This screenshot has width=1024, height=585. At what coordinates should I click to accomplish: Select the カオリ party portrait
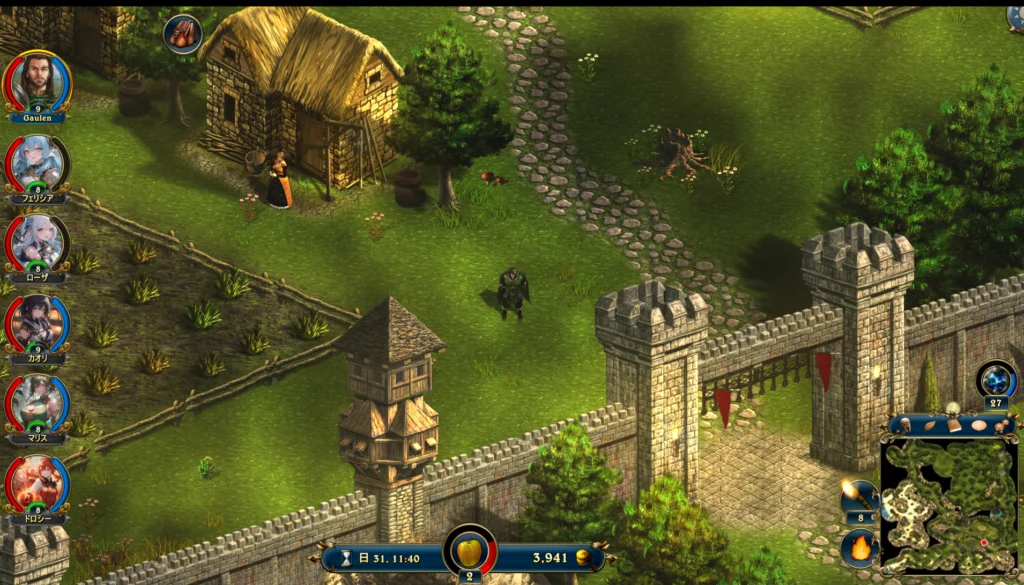[x=37, y=322]
